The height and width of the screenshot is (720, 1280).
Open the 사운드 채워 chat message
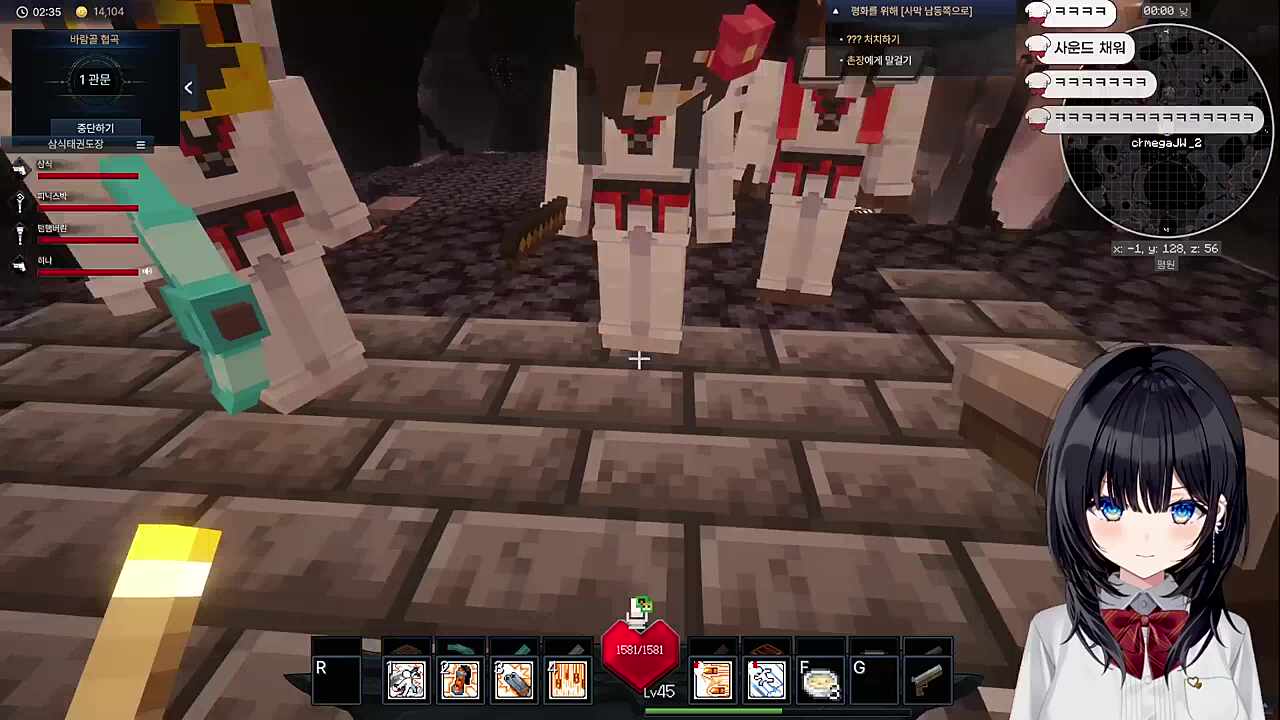click(1088, 47)
